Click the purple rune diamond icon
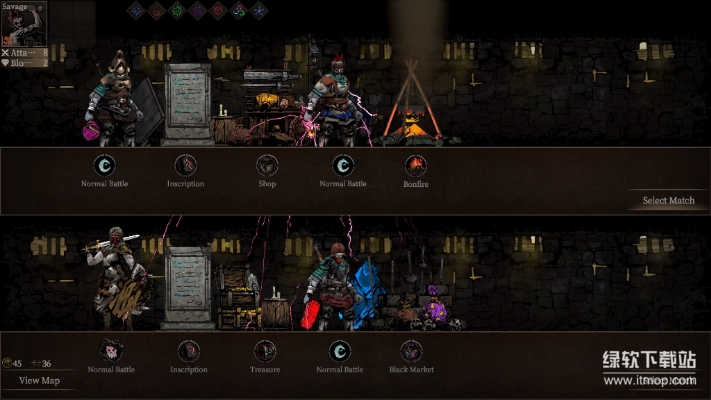The height and width of the screenshot is (400, 711). (197, 11)
